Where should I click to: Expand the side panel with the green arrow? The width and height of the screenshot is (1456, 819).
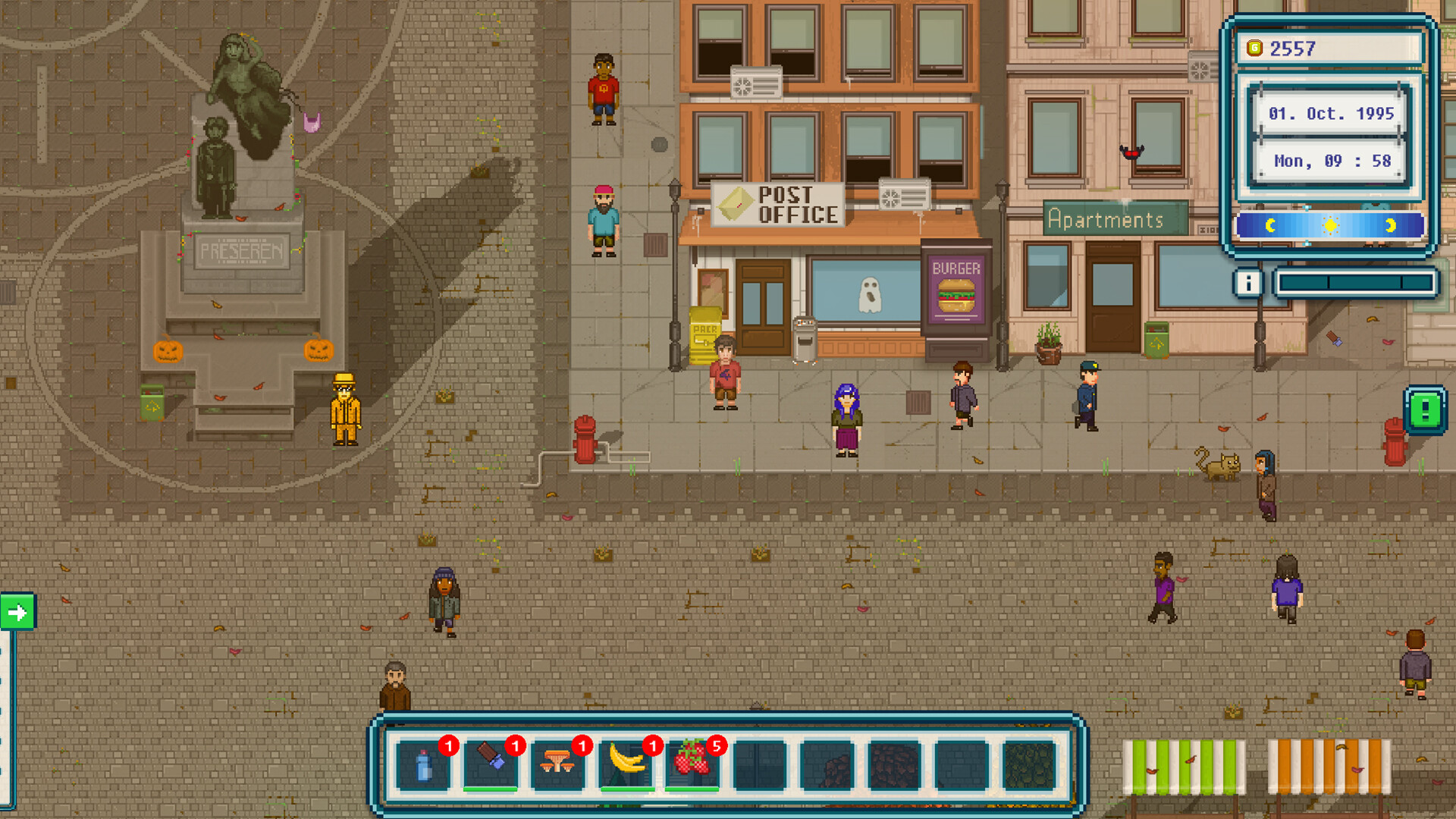point(17,609)
